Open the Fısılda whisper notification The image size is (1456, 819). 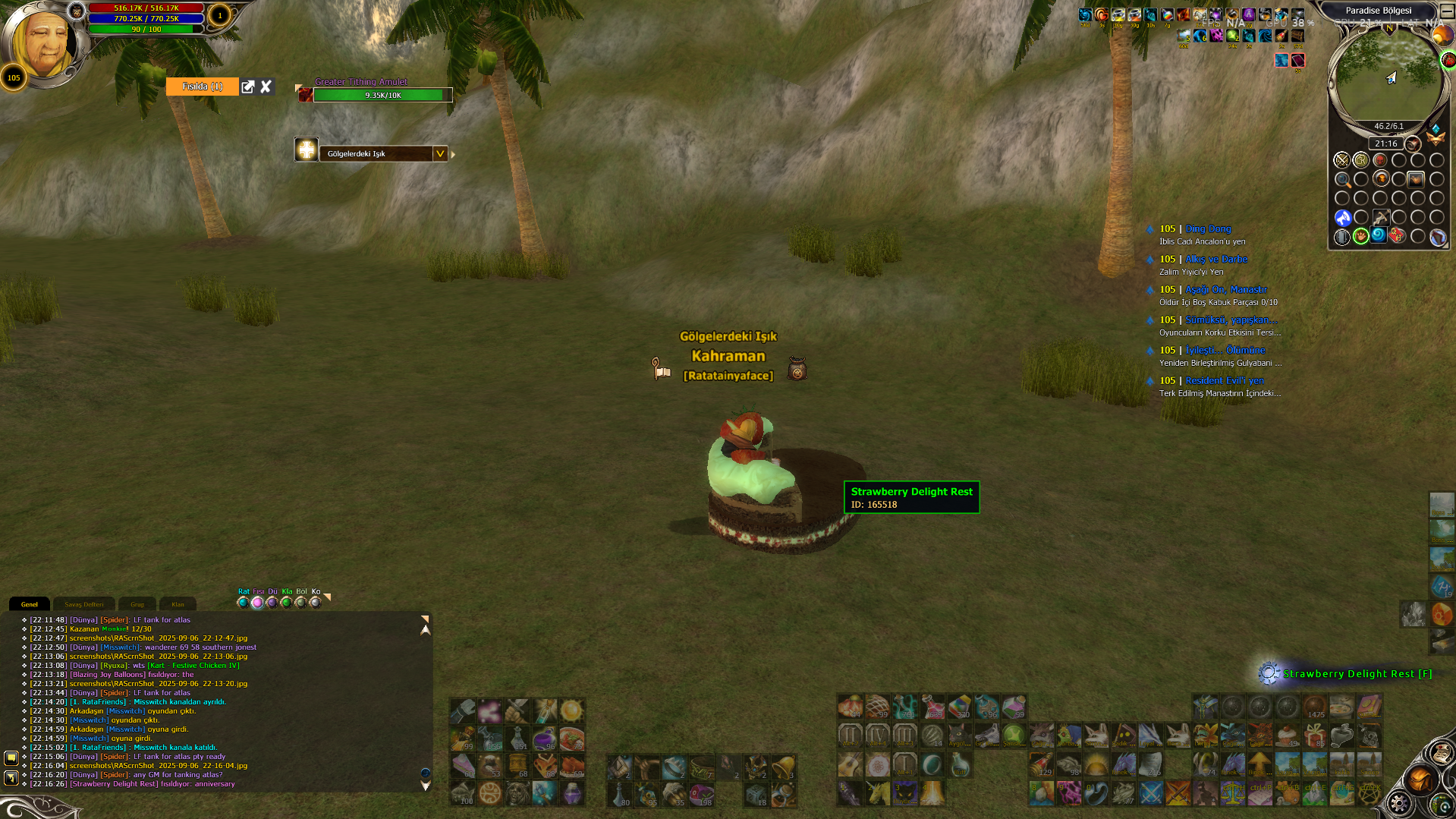coord(202,87)
